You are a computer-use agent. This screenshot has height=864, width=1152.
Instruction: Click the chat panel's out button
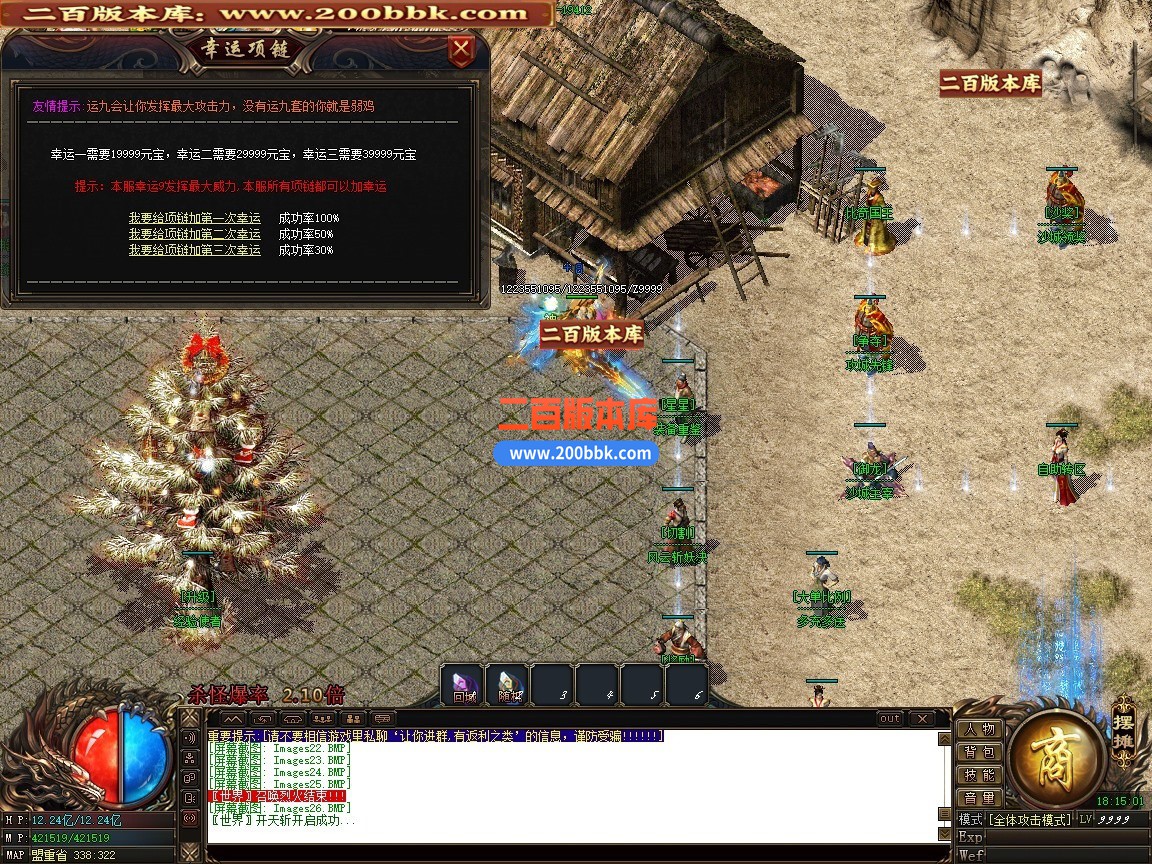click(890, 719)
